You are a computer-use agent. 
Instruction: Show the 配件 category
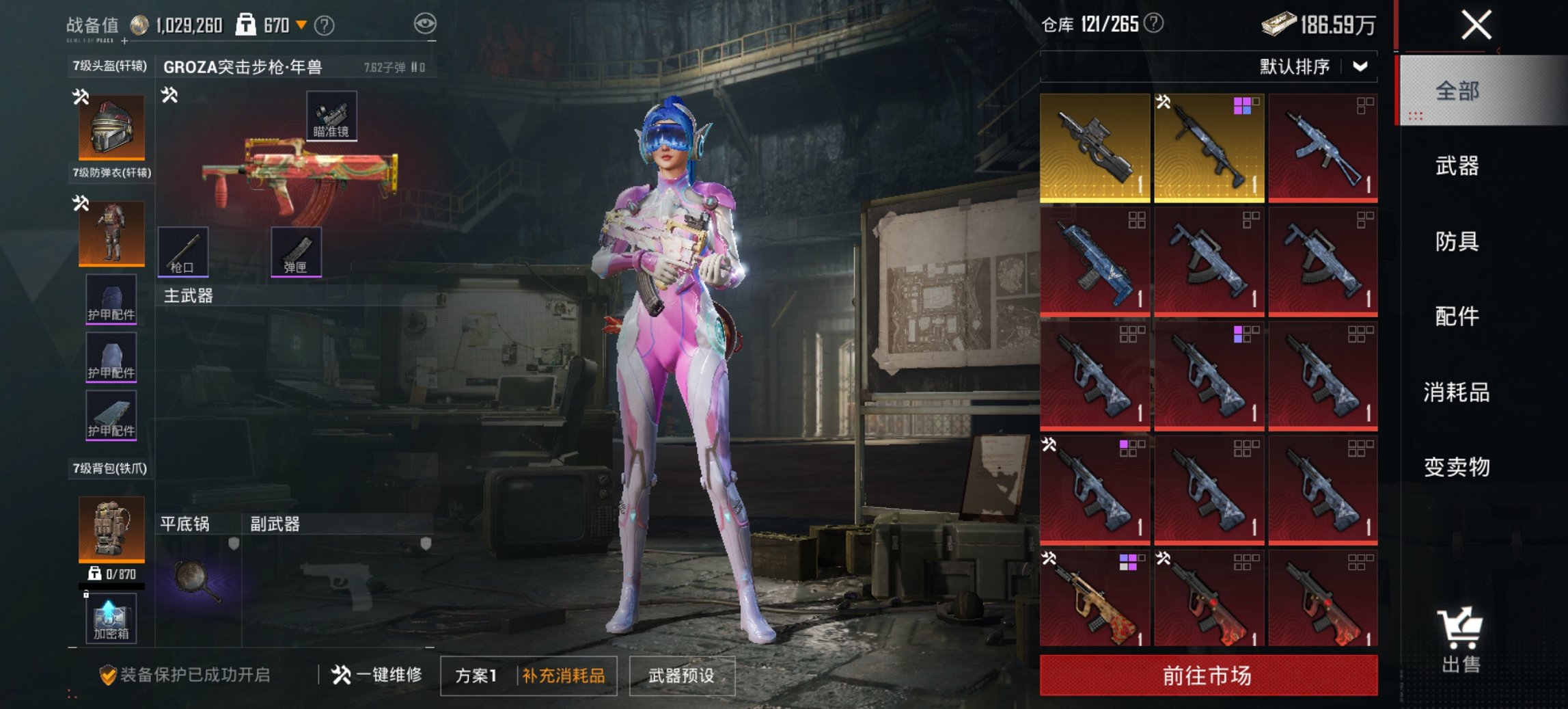click(x=1457, y=317)
